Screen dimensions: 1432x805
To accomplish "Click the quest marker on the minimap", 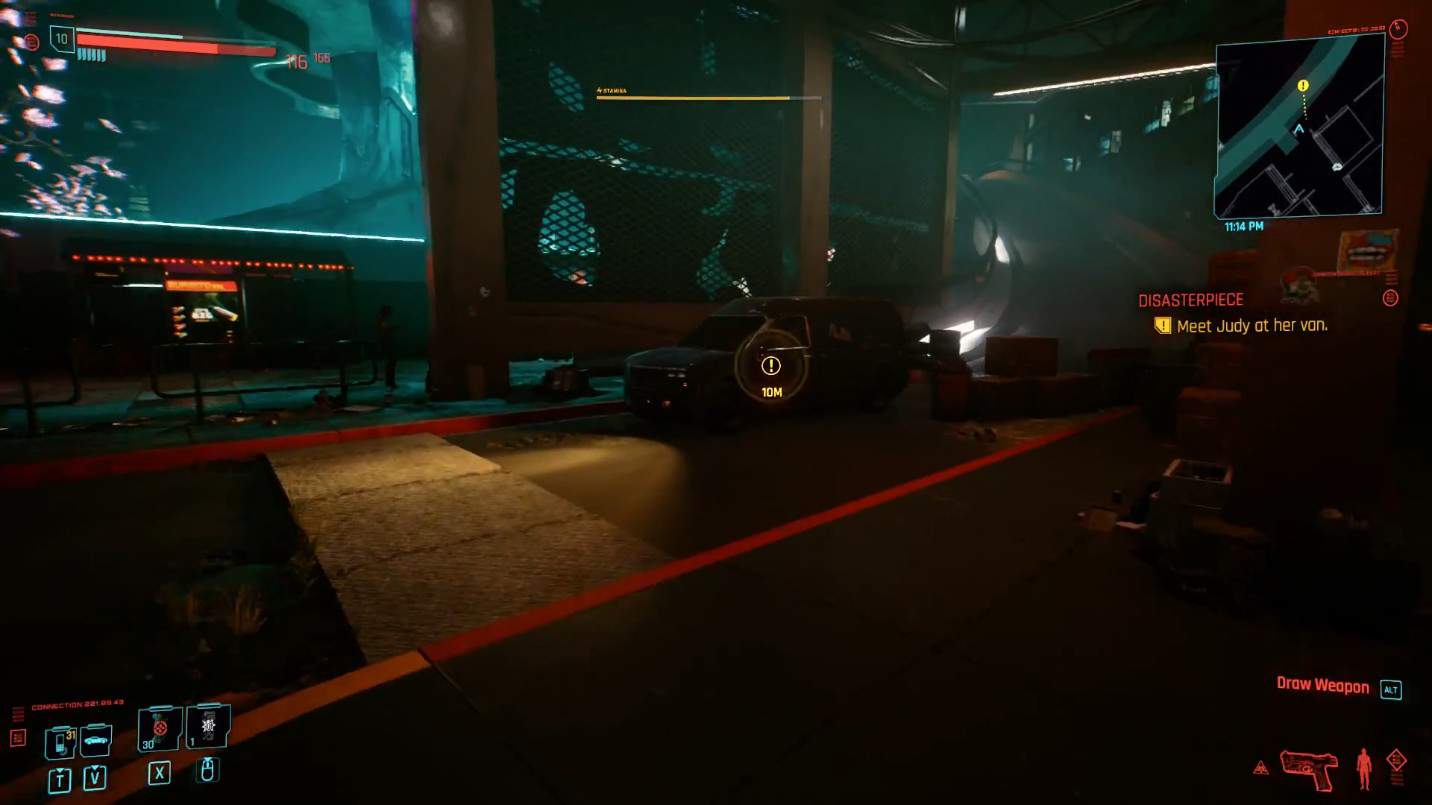I will 1302,87.
